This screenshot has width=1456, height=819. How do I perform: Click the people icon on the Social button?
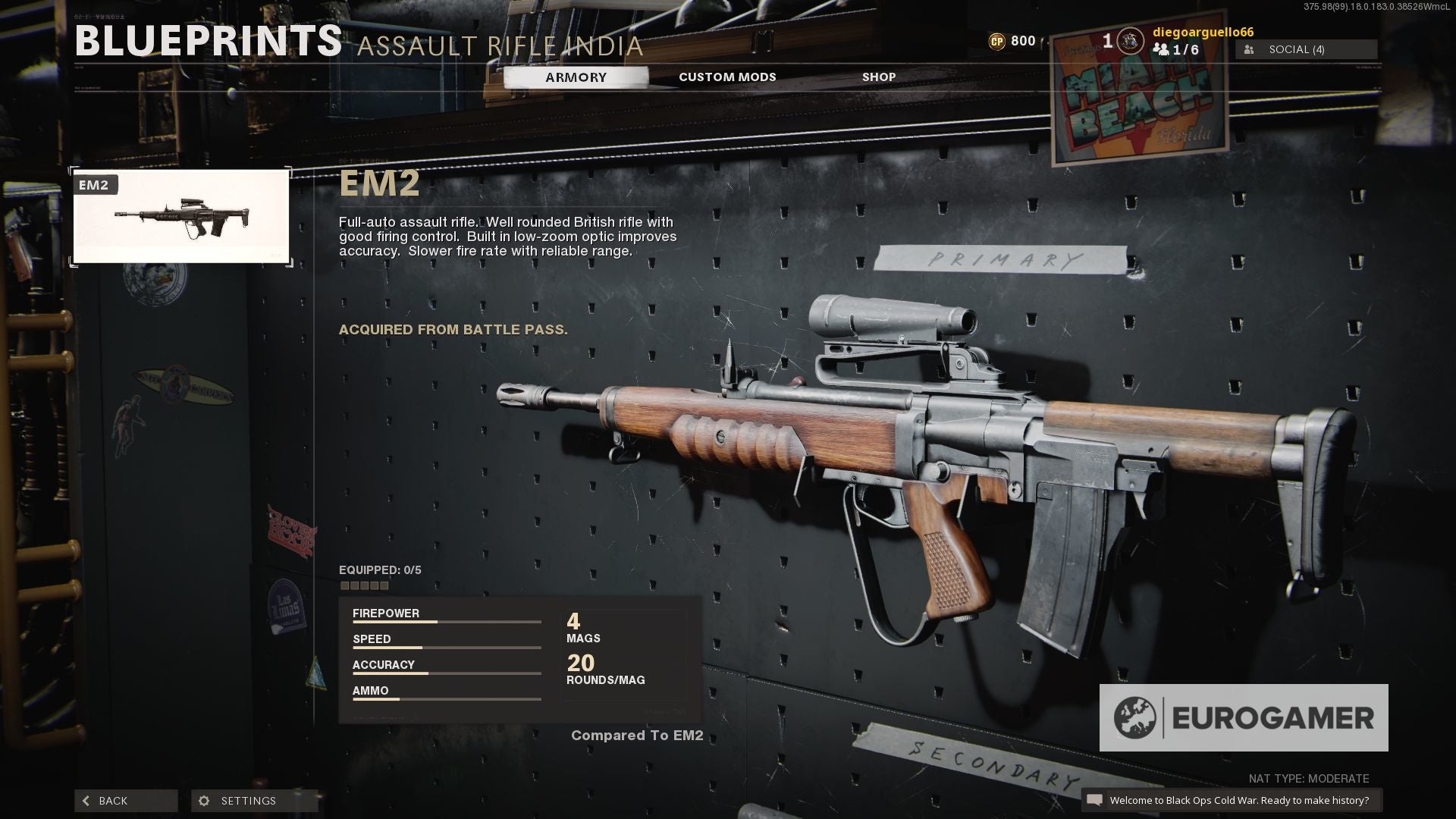(1248, 49)
